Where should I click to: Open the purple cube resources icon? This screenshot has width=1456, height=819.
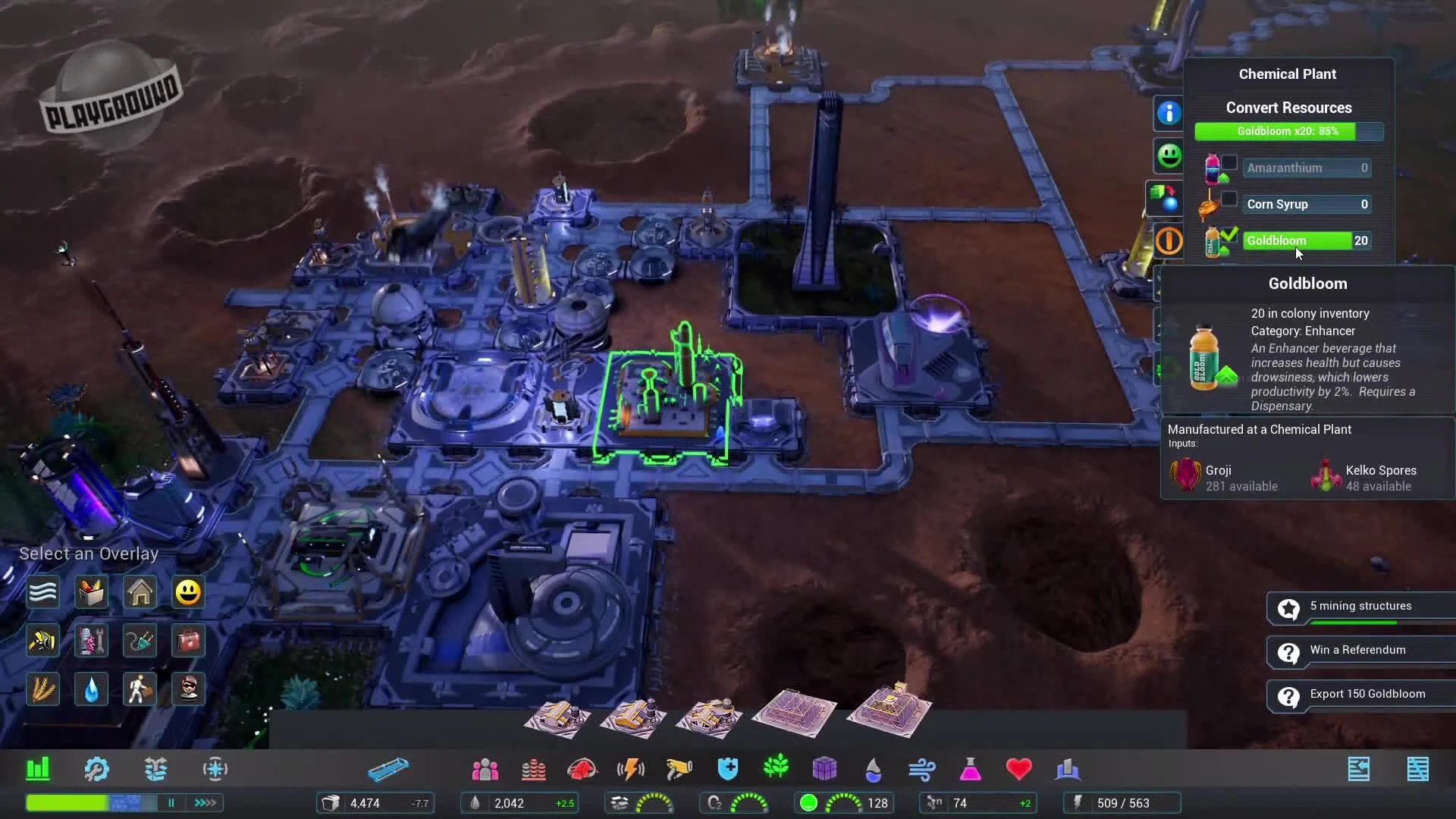pyautogui.click(x=826, y=769)
